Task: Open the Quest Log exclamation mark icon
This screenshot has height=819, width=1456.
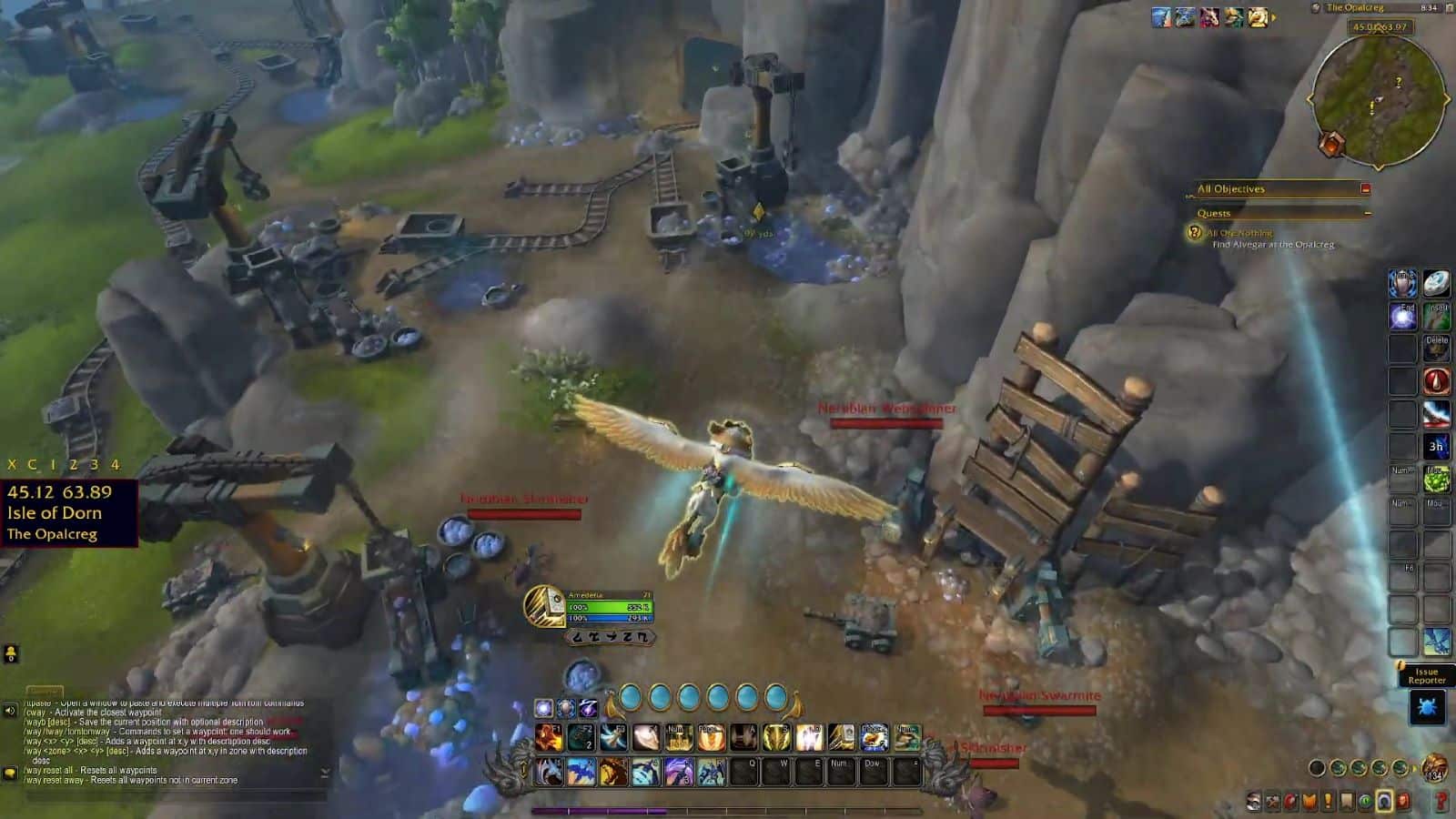Action: (x=1328, y=800)
